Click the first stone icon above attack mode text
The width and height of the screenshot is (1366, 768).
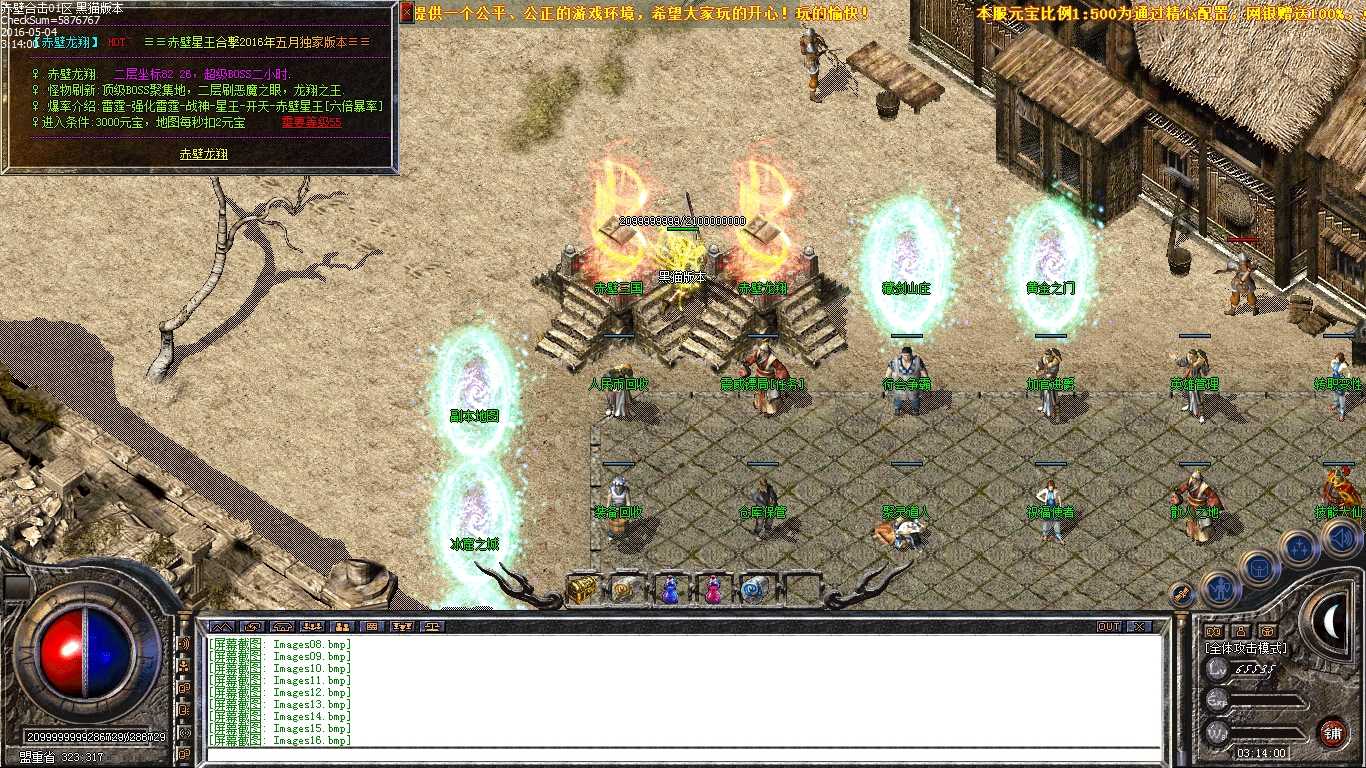[1214, 631]
